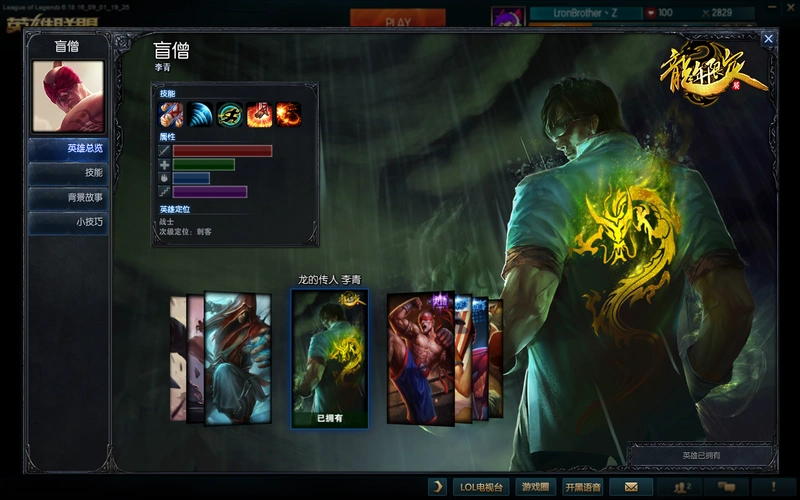
Task: Click the Flurry passive fists ability icon
Action: [171, 114]
